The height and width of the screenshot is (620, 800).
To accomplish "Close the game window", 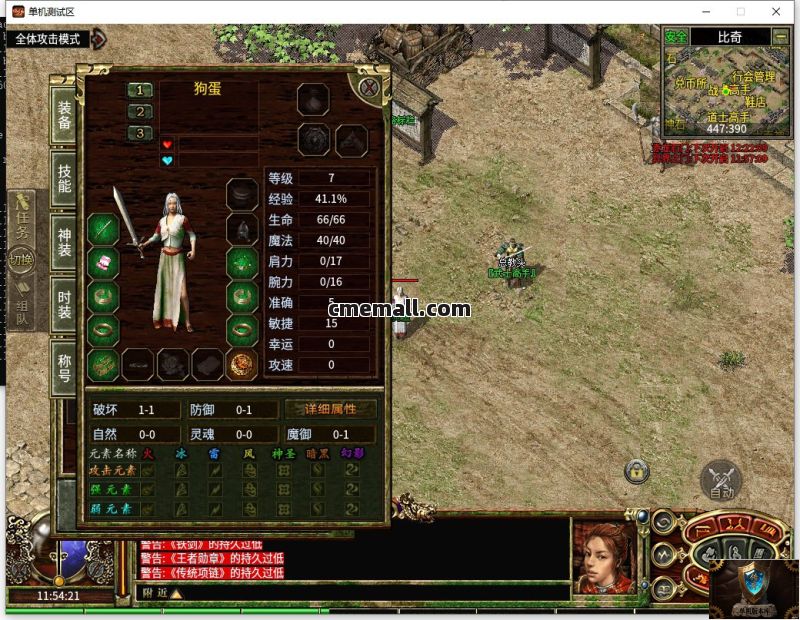I will point(776,11).
